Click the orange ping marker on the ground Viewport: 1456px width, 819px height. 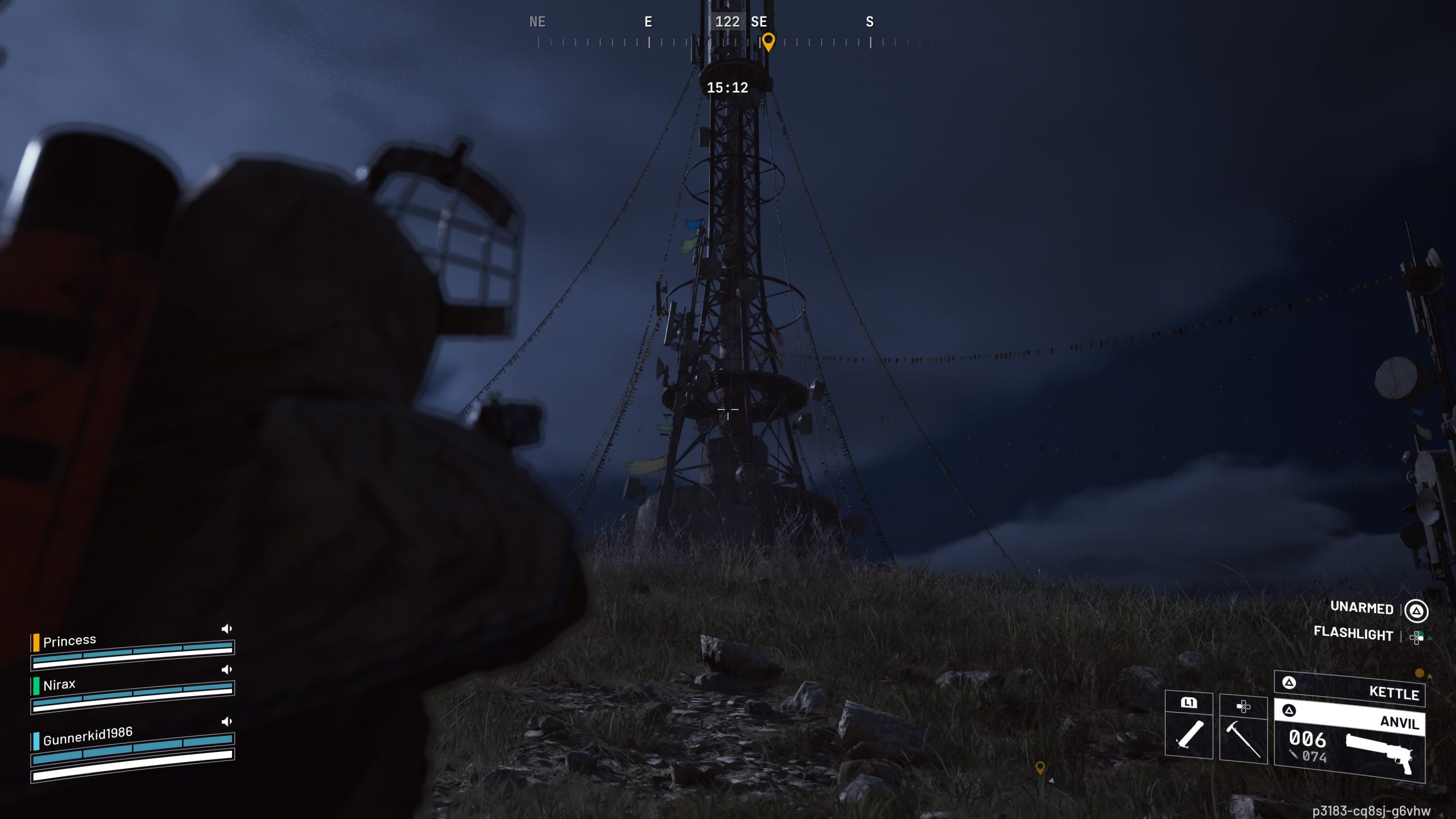coord(1040,768)
